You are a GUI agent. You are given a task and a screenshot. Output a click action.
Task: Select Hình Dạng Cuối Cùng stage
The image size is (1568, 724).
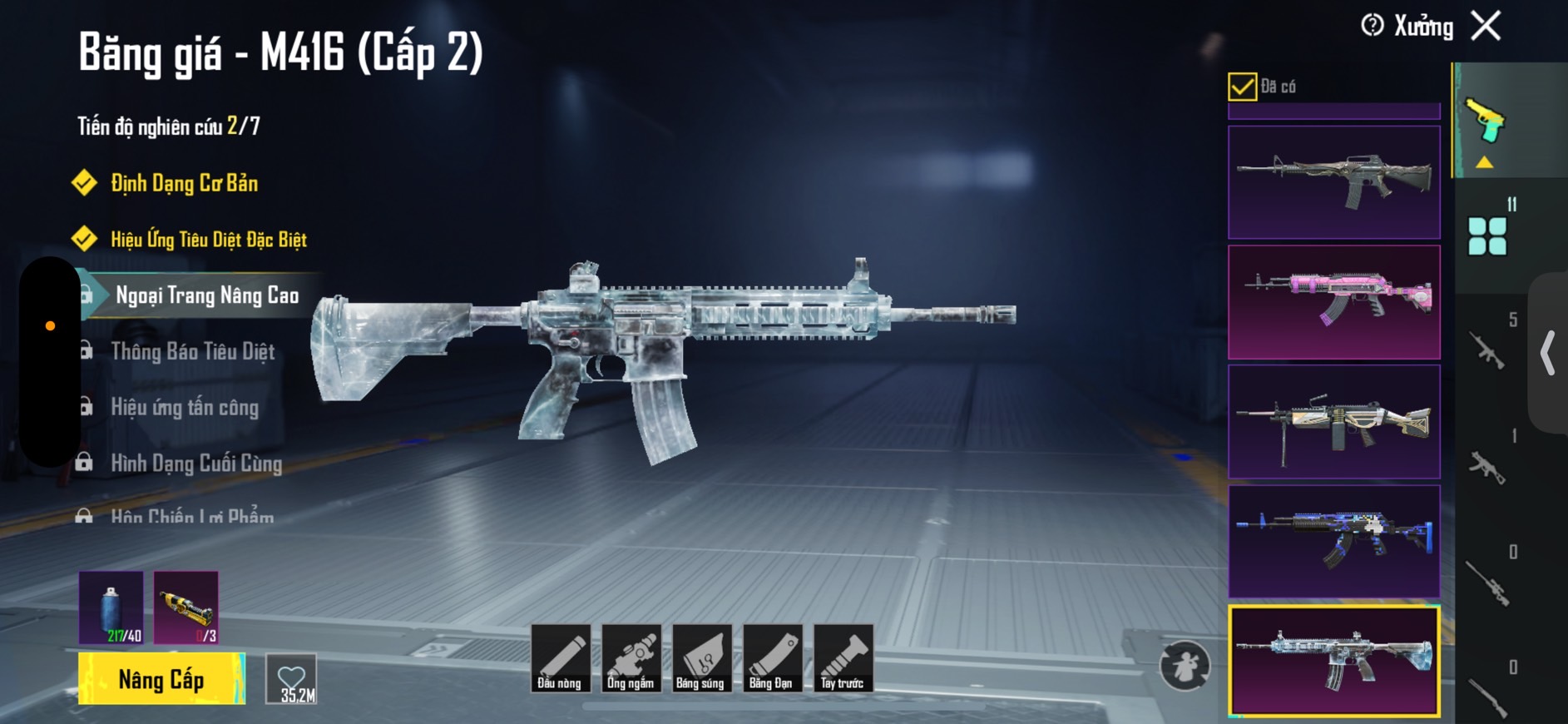(x=196, y=463)
